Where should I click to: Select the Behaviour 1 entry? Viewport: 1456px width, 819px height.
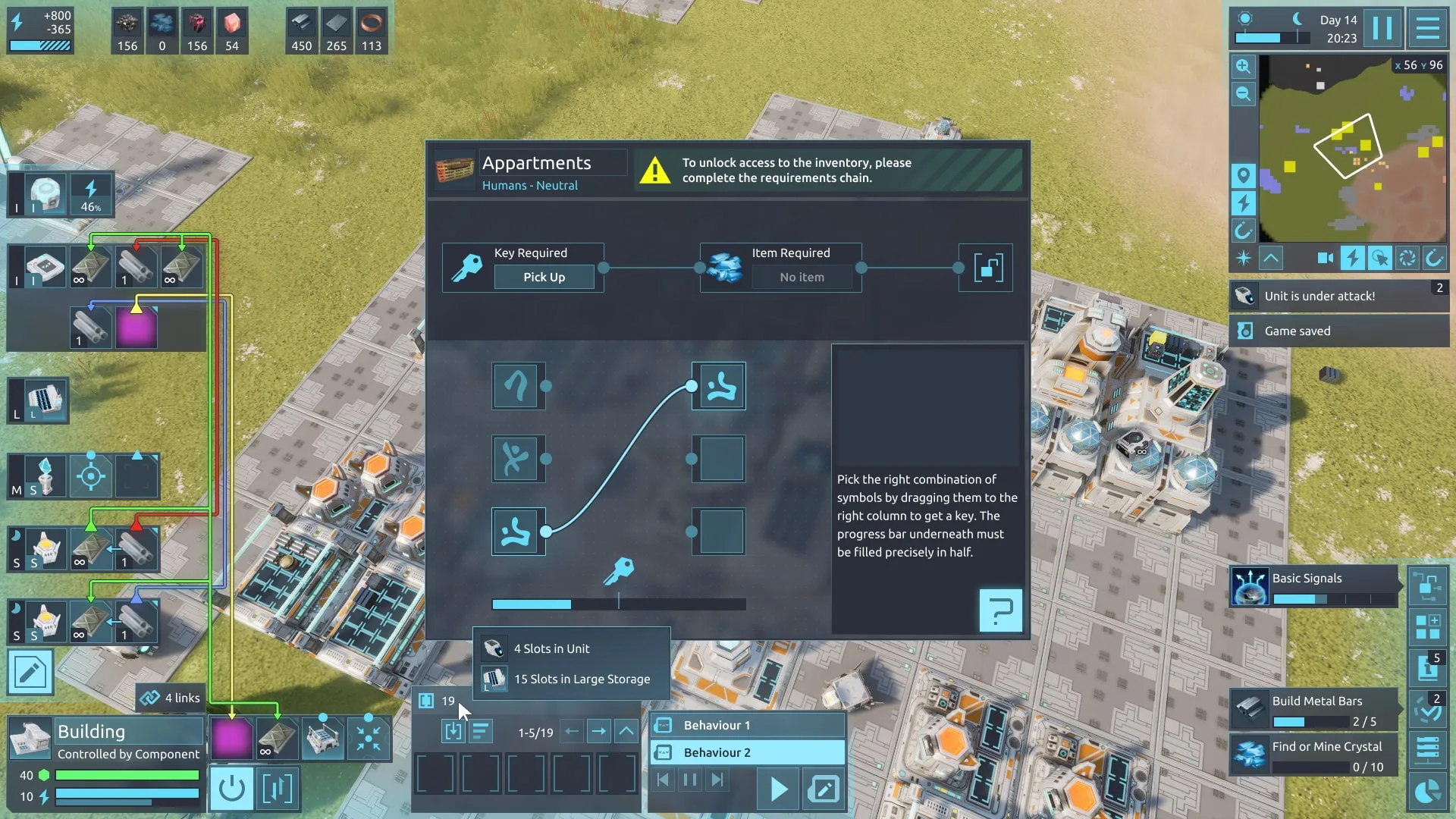747,726
